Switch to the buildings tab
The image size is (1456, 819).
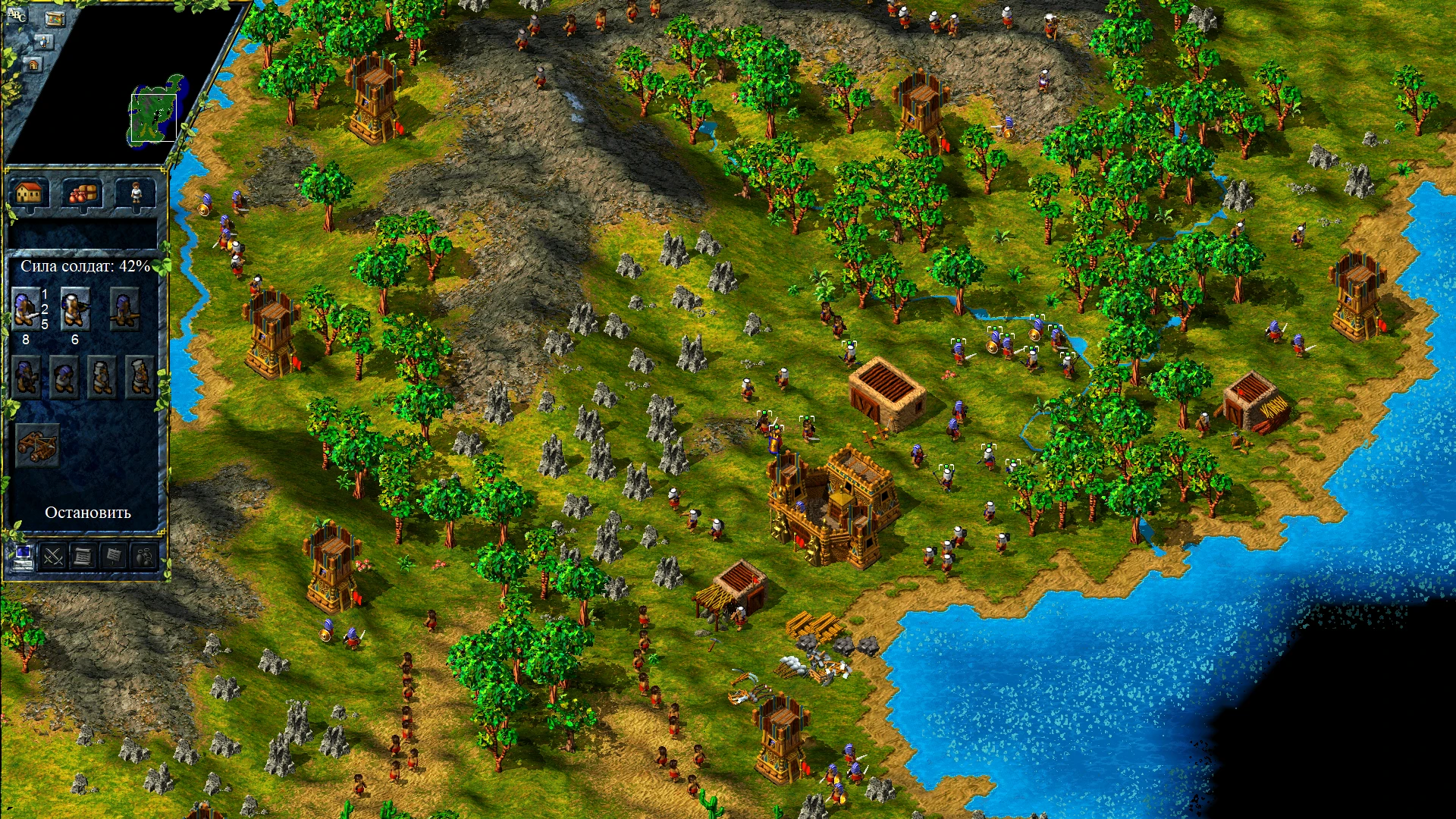tap(29, 194)
